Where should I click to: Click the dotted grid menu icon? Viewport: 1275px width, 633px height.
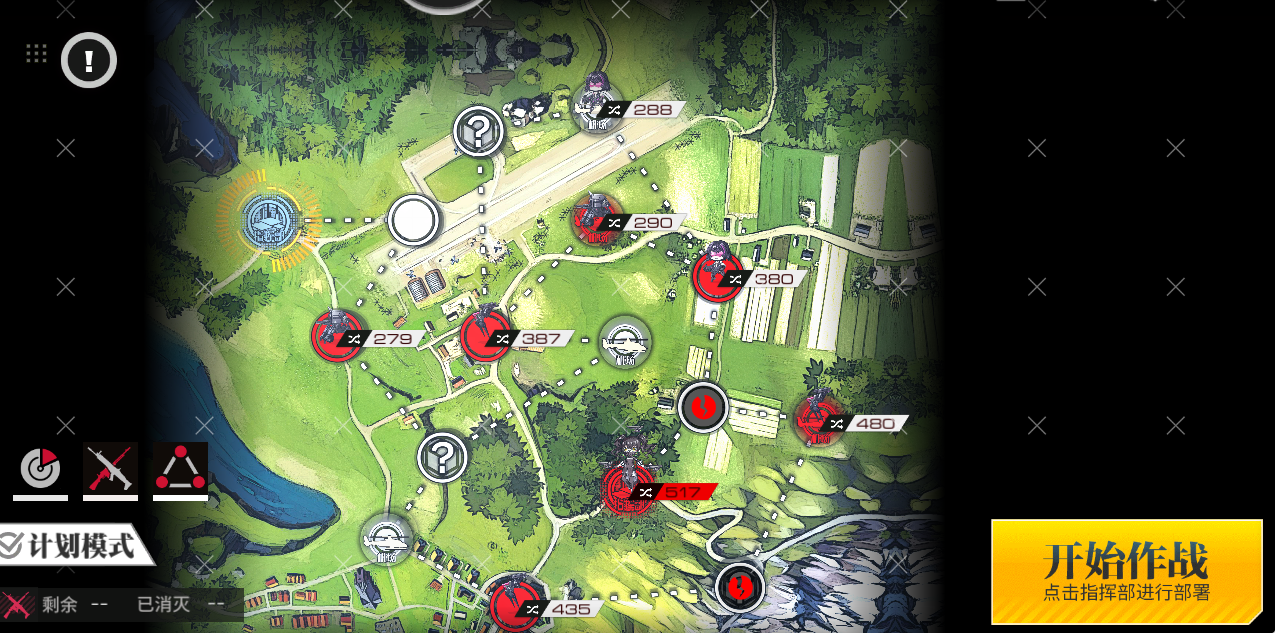(x=37, y=54)
